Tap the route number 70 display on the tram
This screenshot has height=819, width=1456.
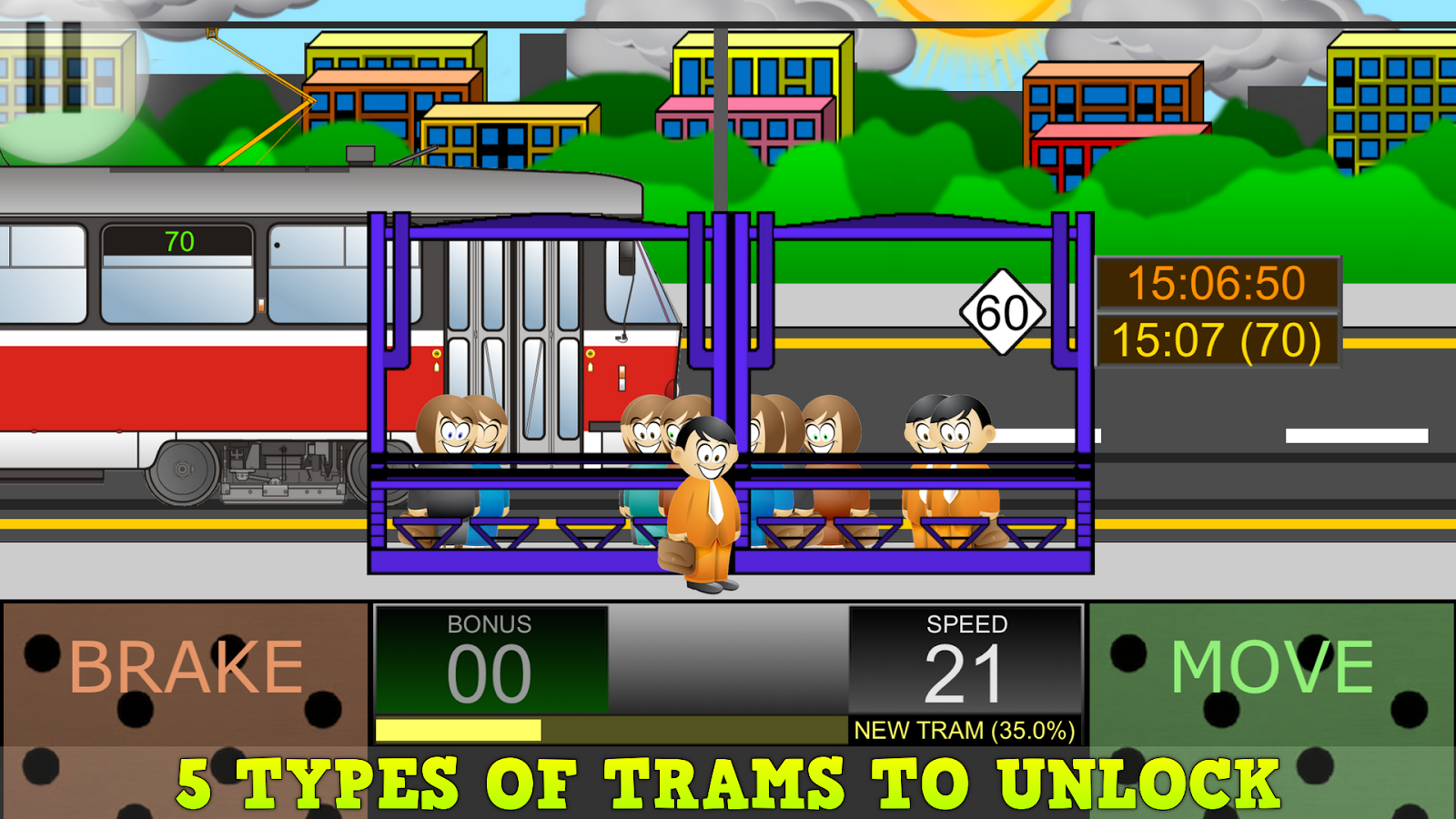coord(178,242)
